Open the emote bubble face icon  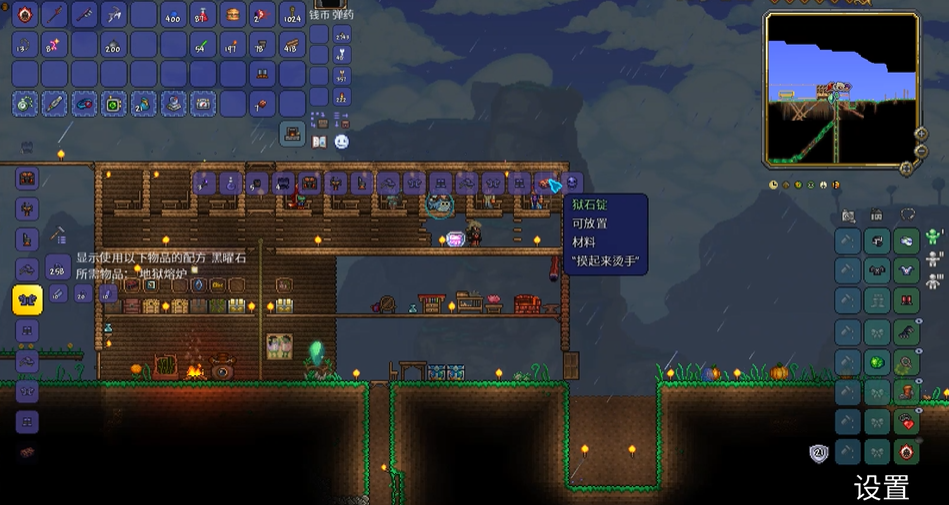pyautogui.click(x=342, y=142)
